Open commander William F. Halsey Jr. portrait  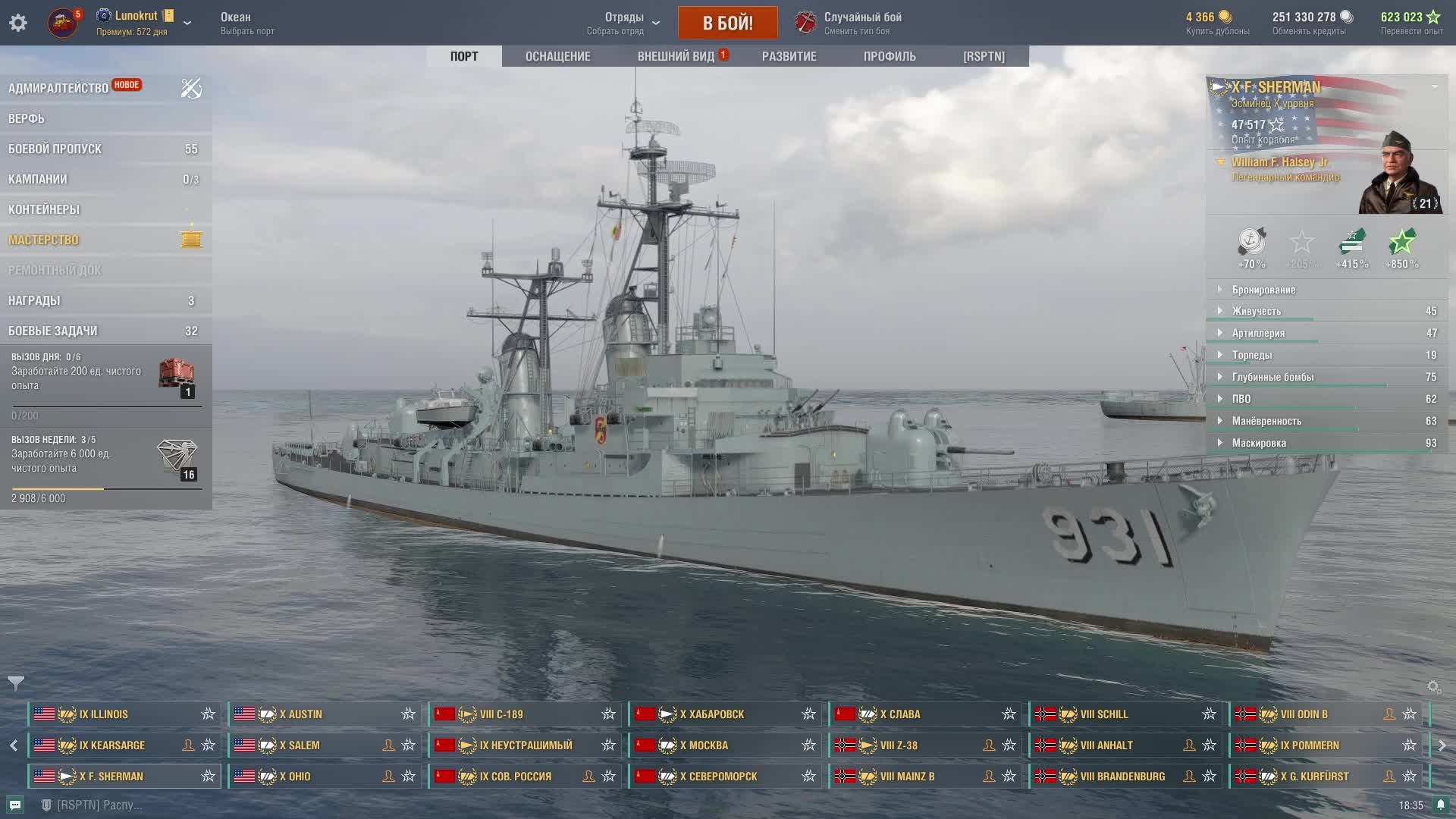coord(1399,174)
